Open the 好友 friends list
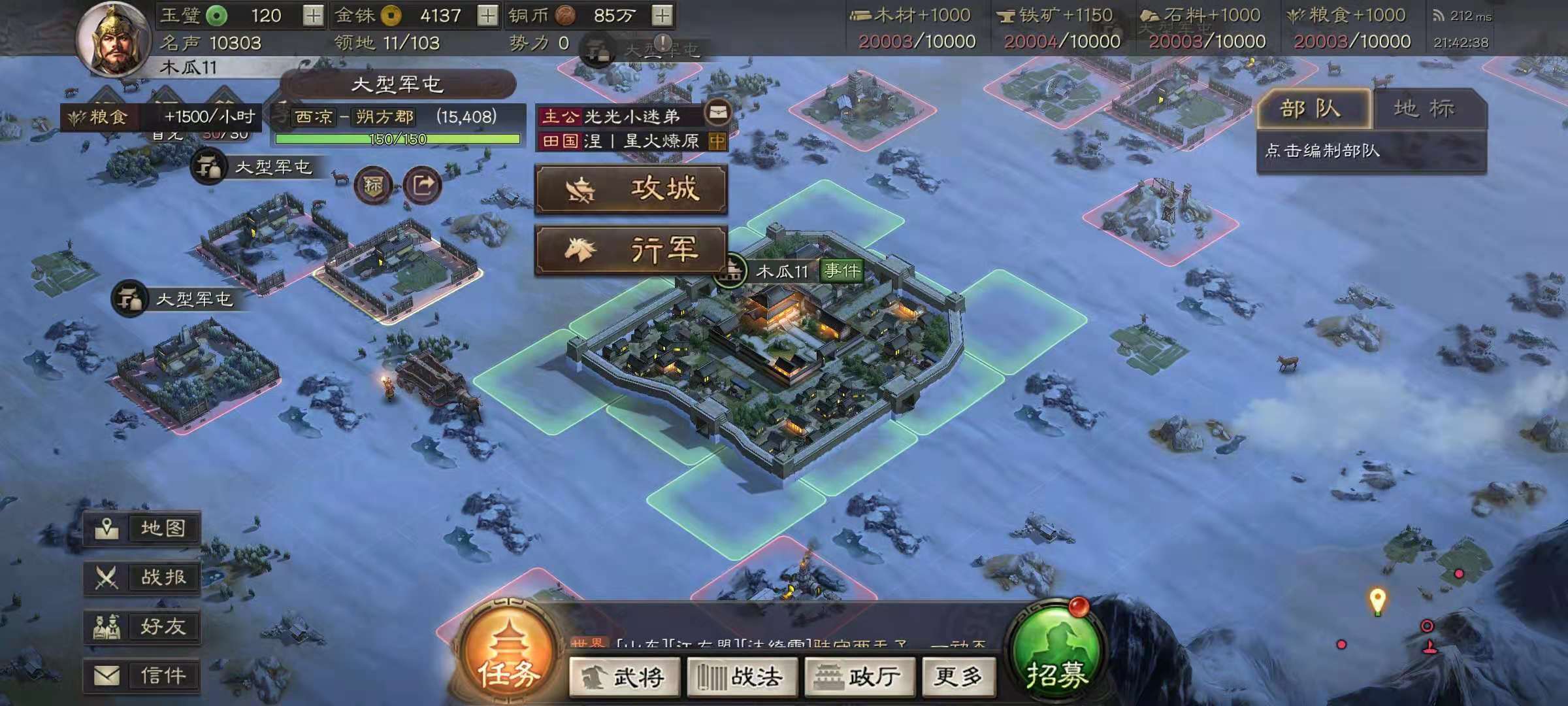 [143, 627]
